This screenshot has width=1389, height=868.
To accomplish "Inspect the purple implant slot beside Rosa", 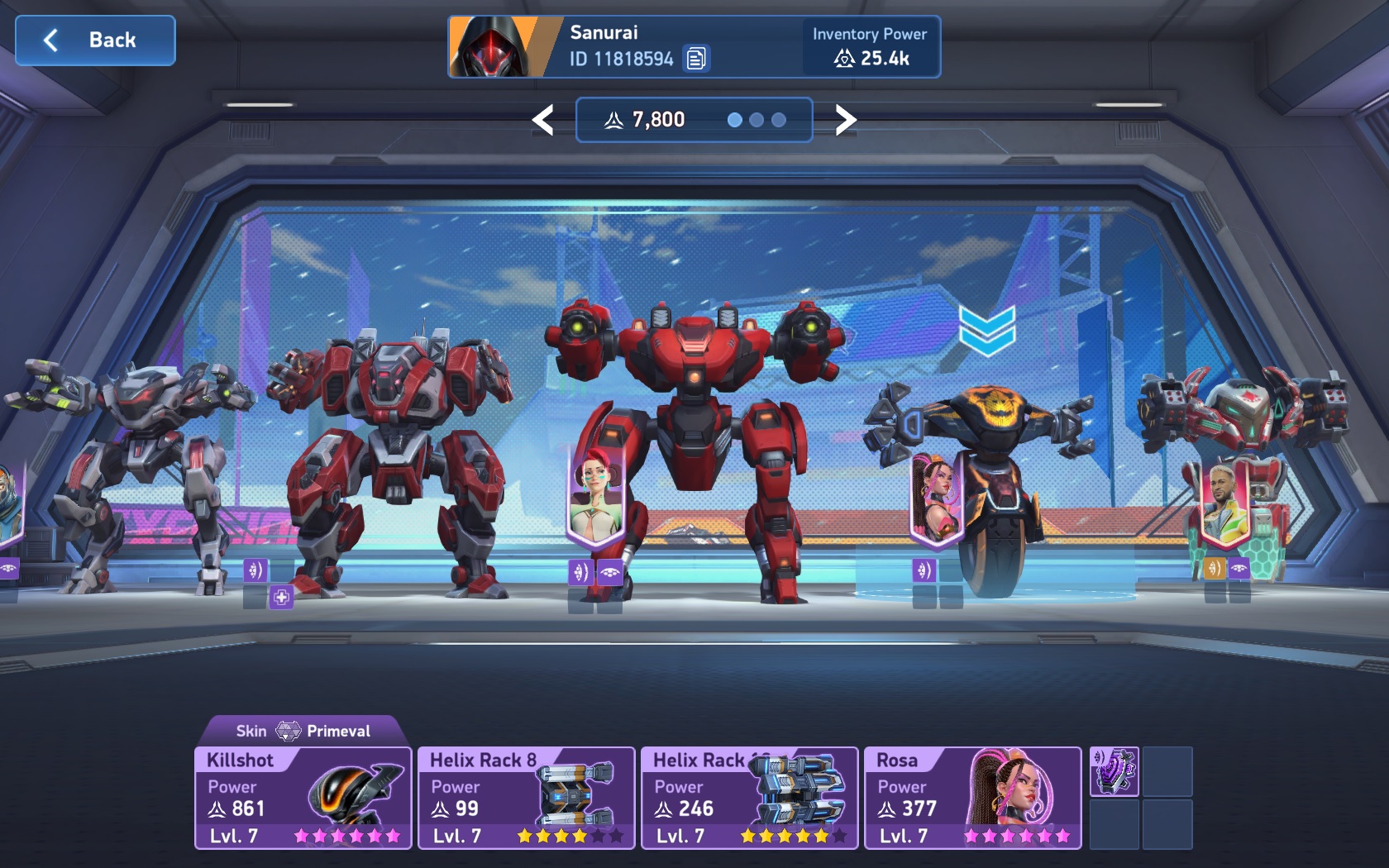I will [1114, 771].
